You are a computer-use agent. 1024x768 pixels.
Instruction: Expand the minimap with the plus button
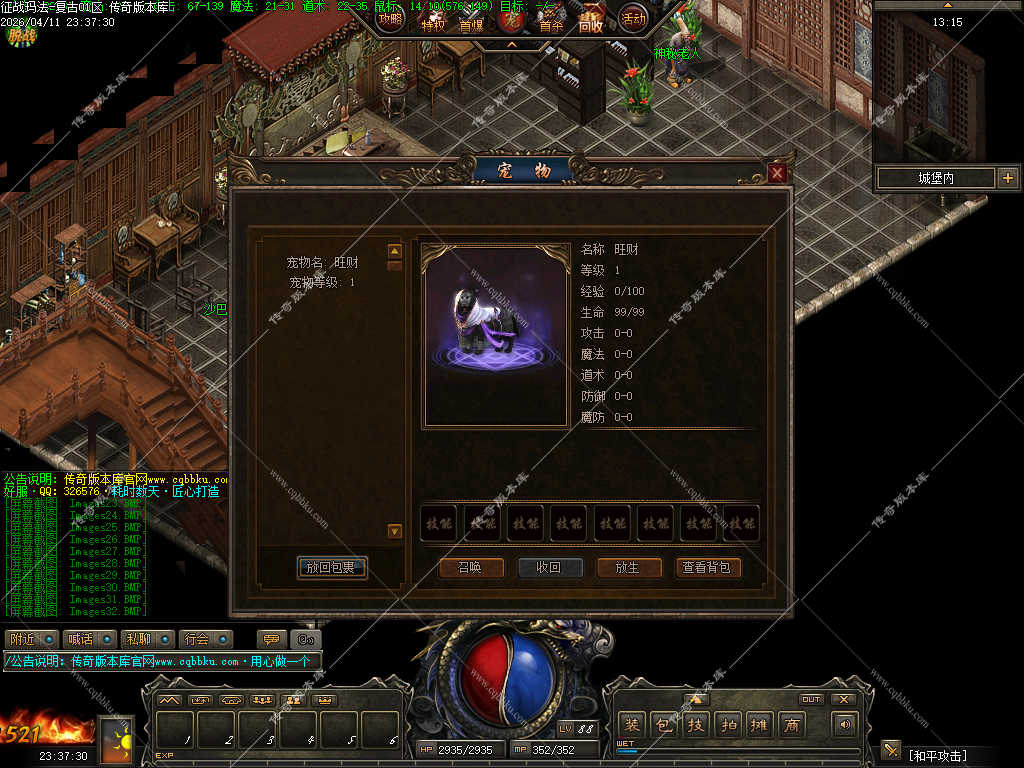click(1007, 178)
